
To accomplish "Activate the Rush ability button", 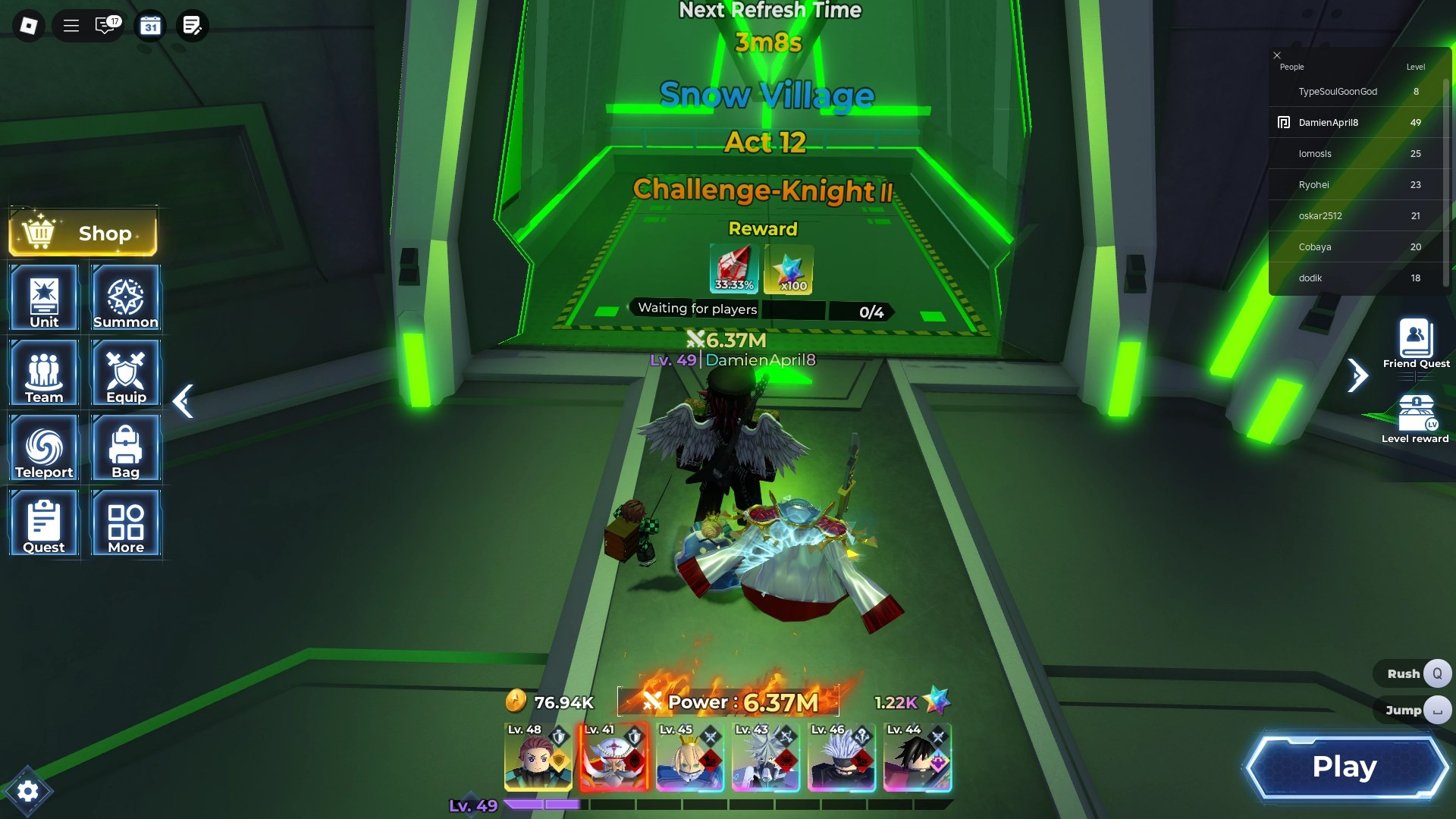I will [x=1412, y=673].
